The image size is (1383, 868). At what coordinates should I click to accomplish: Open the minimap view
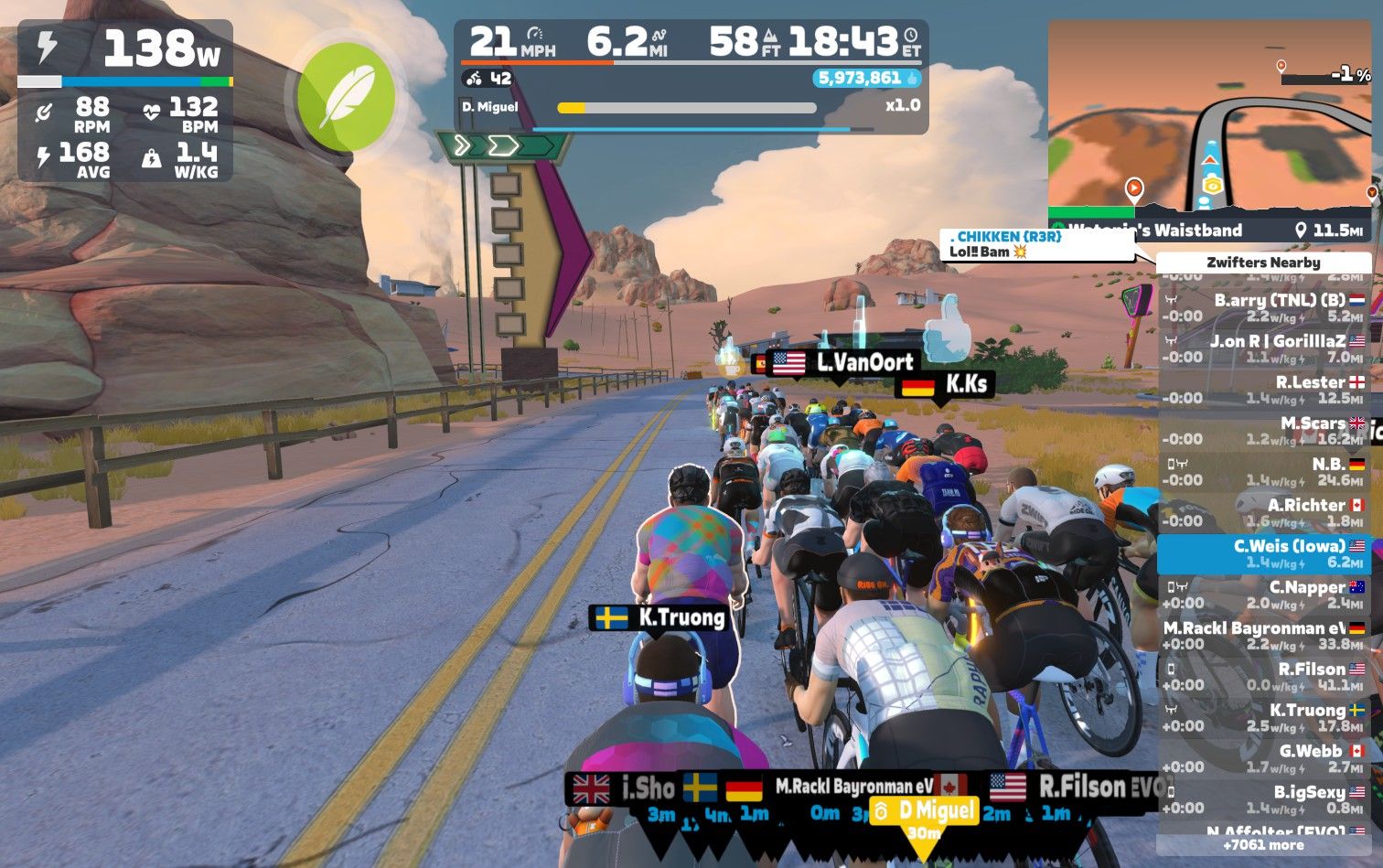click(x=1209, y=117)
